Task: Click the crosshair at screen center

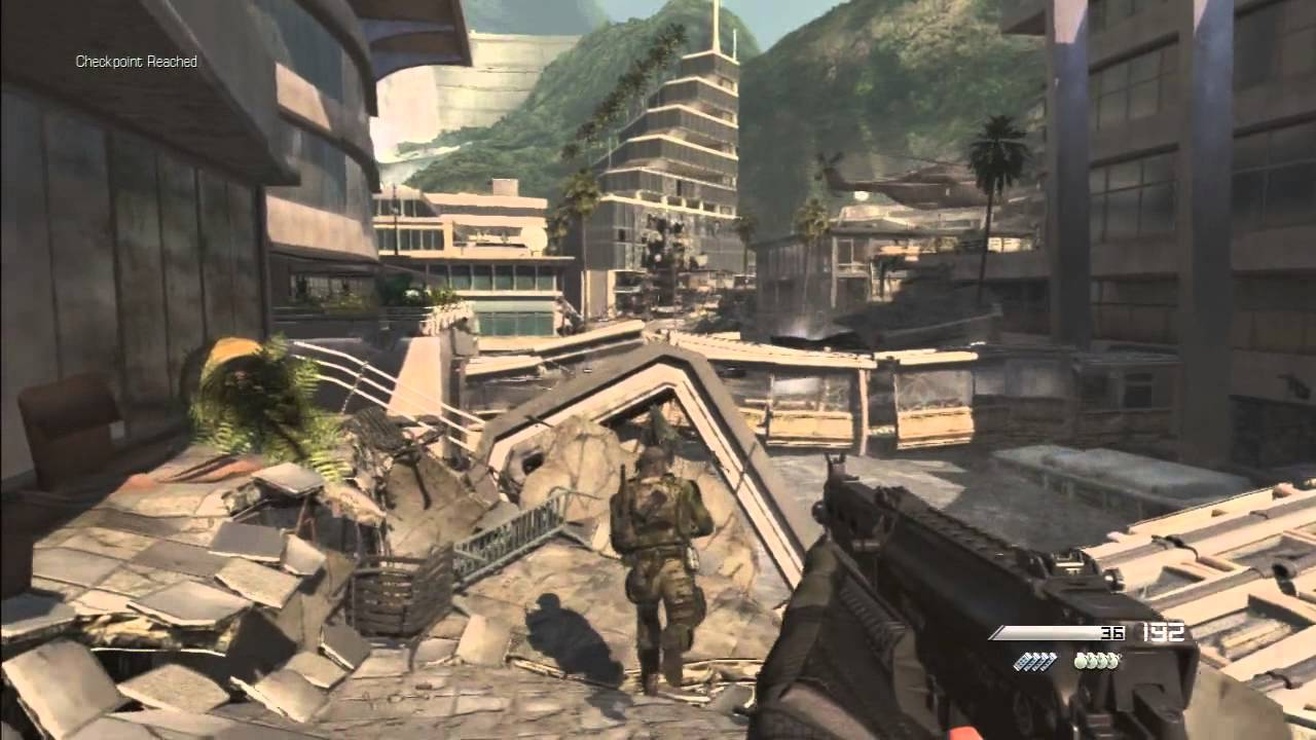Action: [658, 370]
